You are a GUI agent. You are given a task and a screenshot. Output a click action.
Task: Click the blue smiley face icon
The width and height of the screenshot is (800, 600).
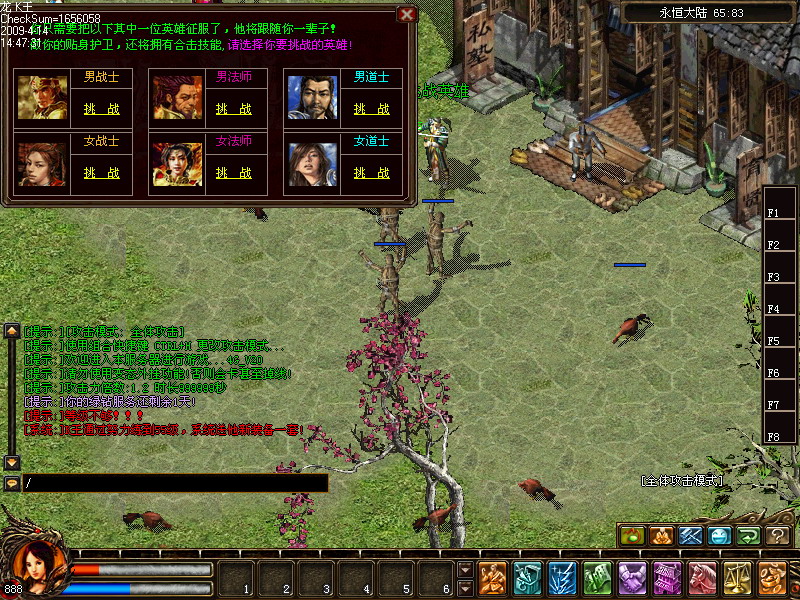click(720, 536)
